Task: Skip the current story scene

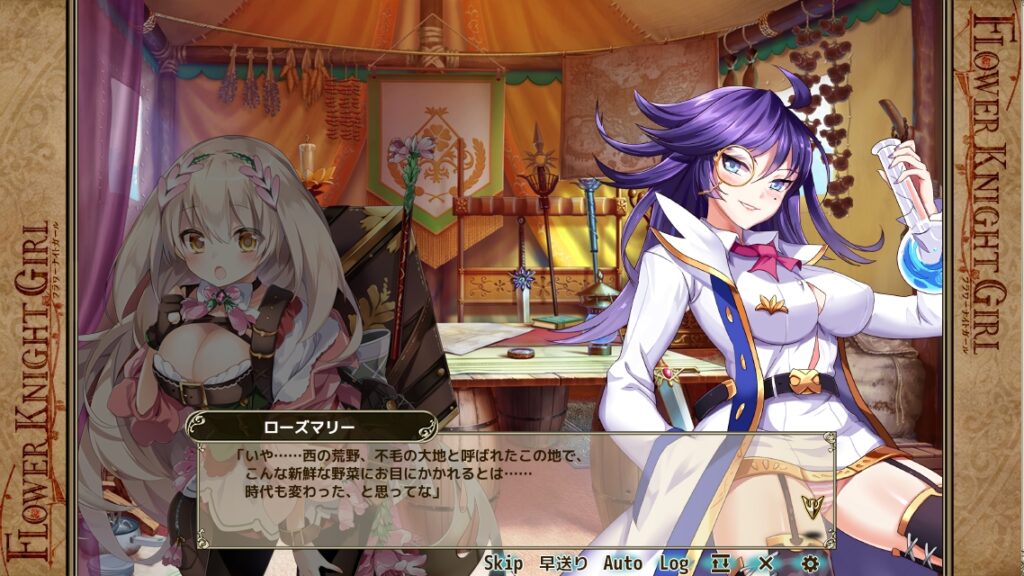Action: click(x=503, y=563)
